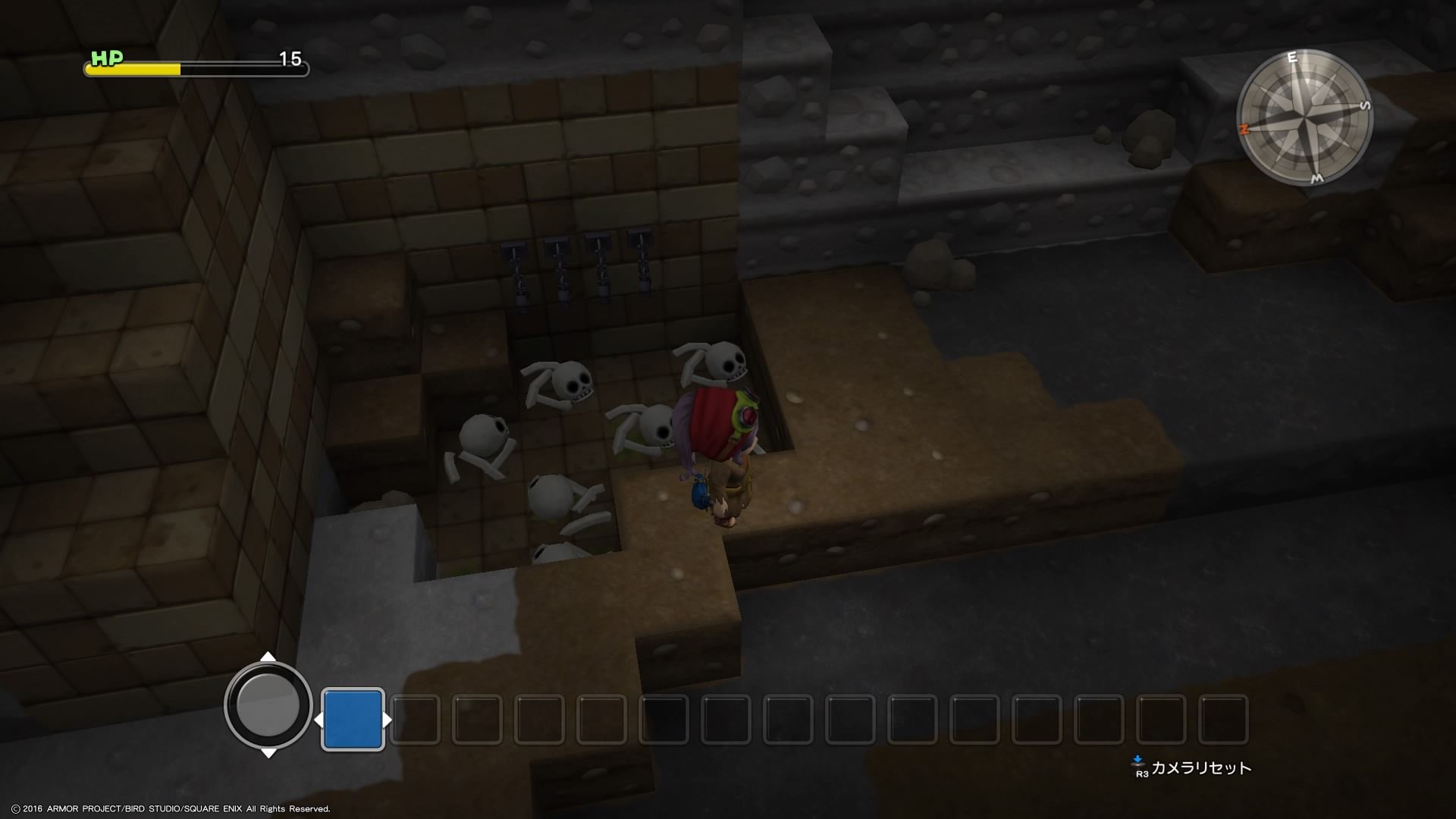
Task: Select the blue highlighted hotbar slot
Action: click(x=353, y=720)
